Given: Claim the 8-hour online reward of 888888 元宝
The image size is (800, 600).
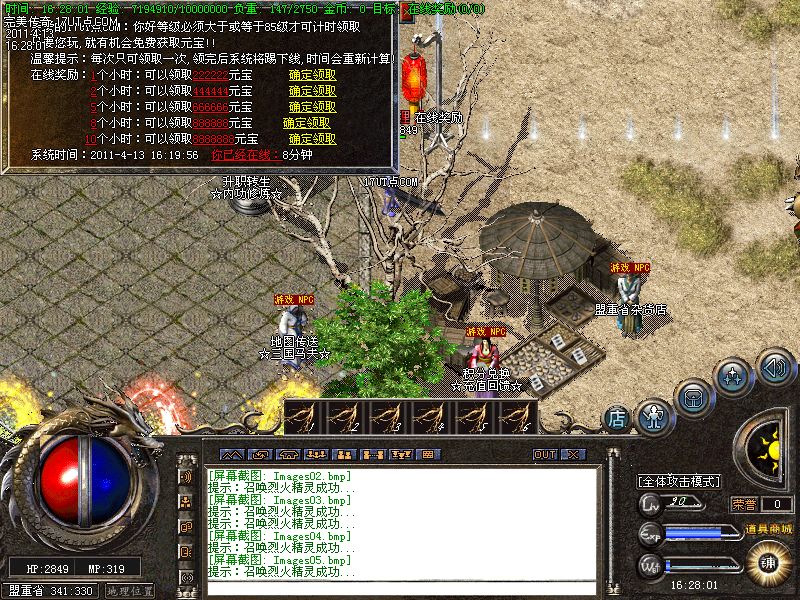Looking at the screenshot, I should (312, 122).
